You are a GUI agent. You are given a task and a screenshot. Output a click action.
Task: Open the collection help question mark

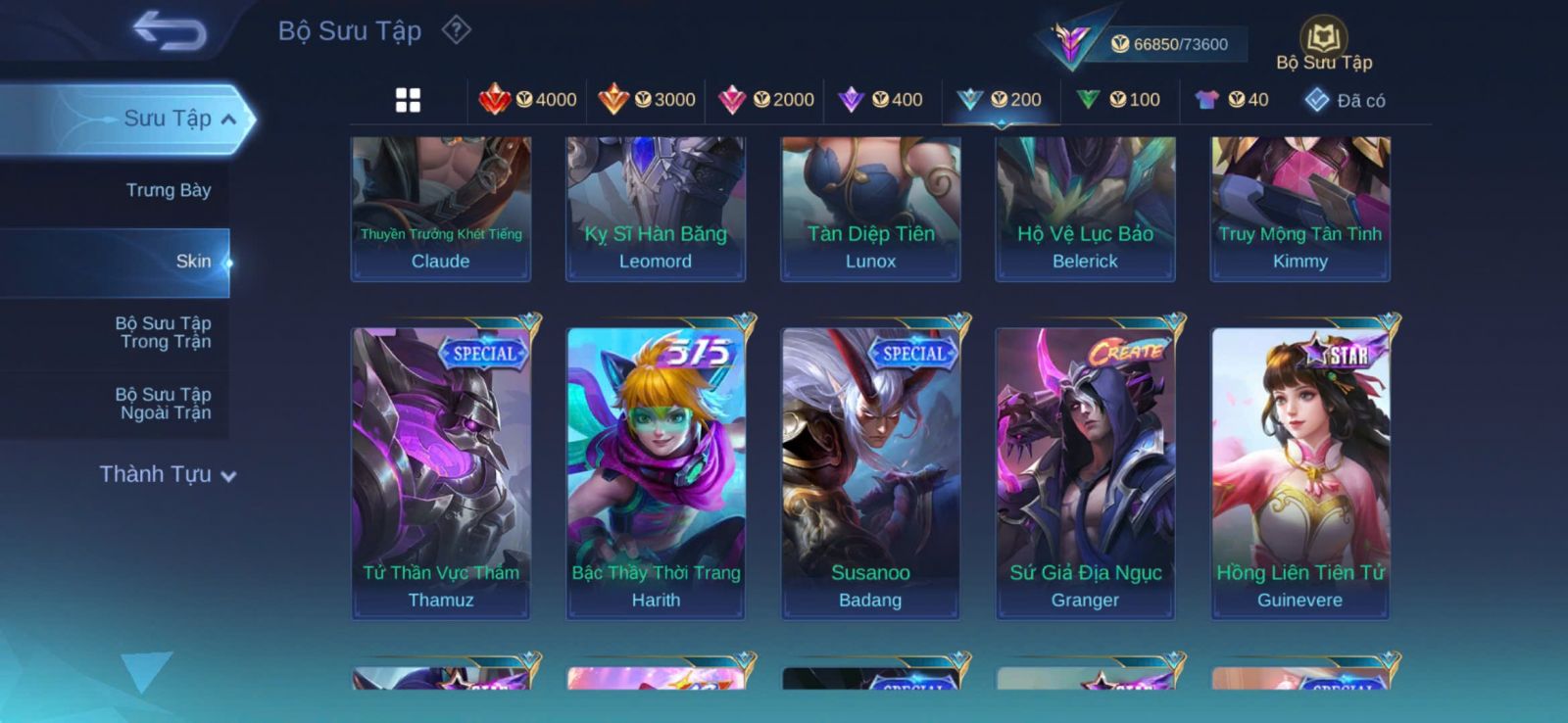click(456, 30)
